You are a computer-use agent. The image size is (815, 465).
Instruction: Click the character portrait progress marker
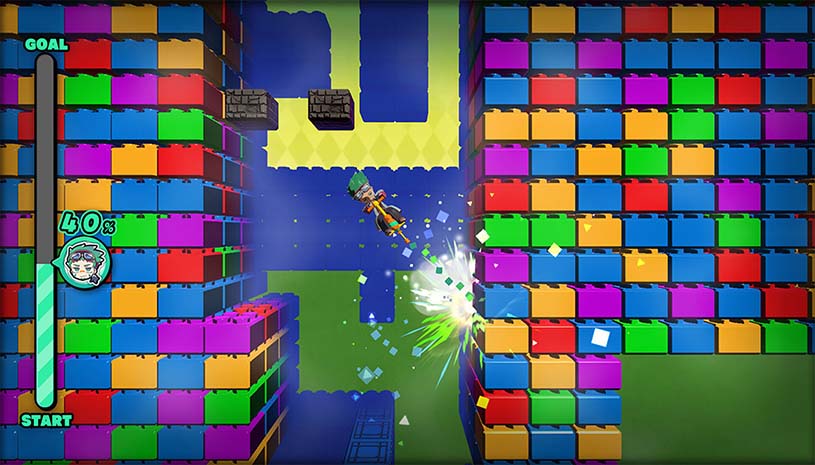coord(84,263)
